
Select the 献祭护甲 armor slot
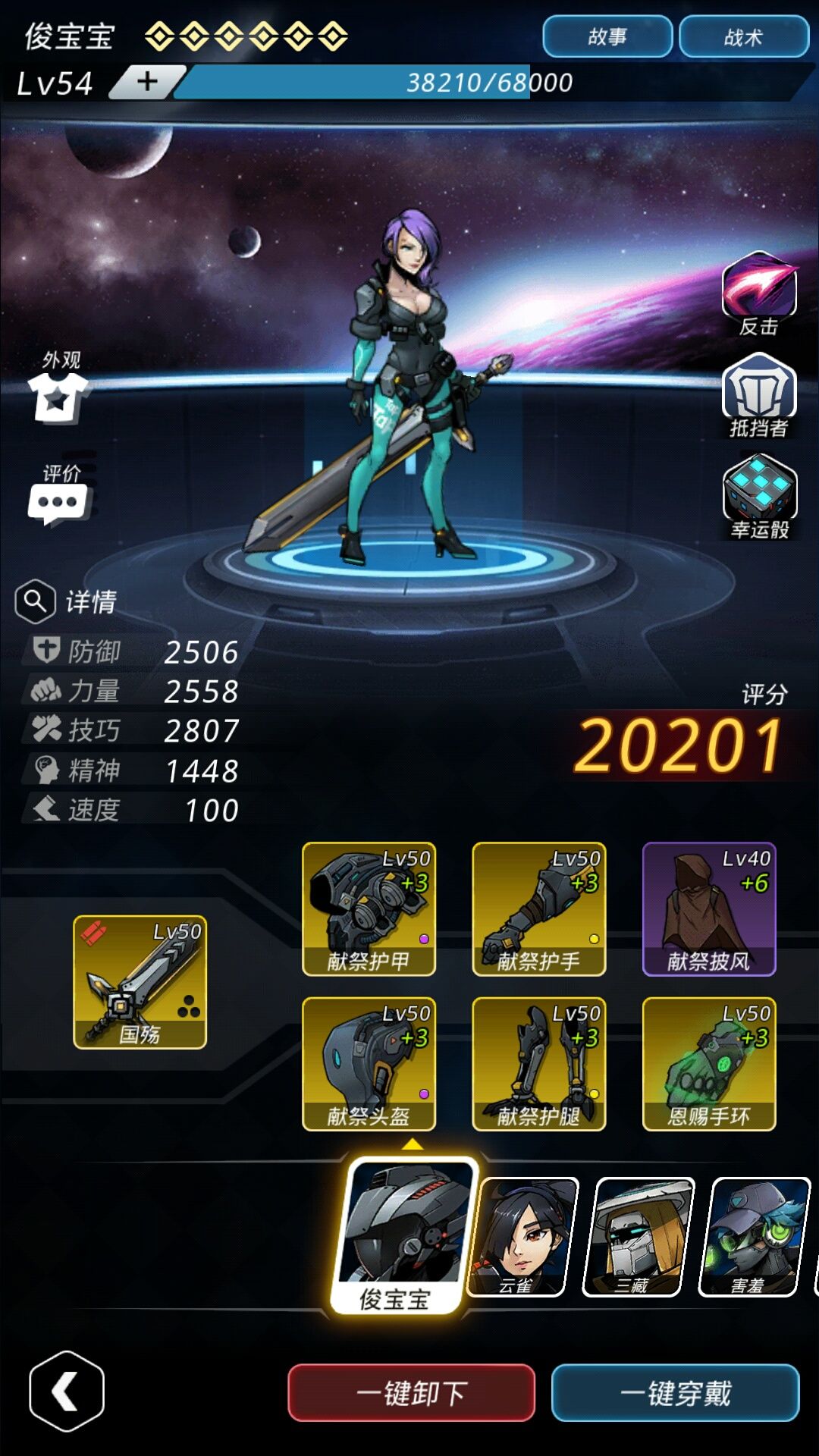[369, 908]
